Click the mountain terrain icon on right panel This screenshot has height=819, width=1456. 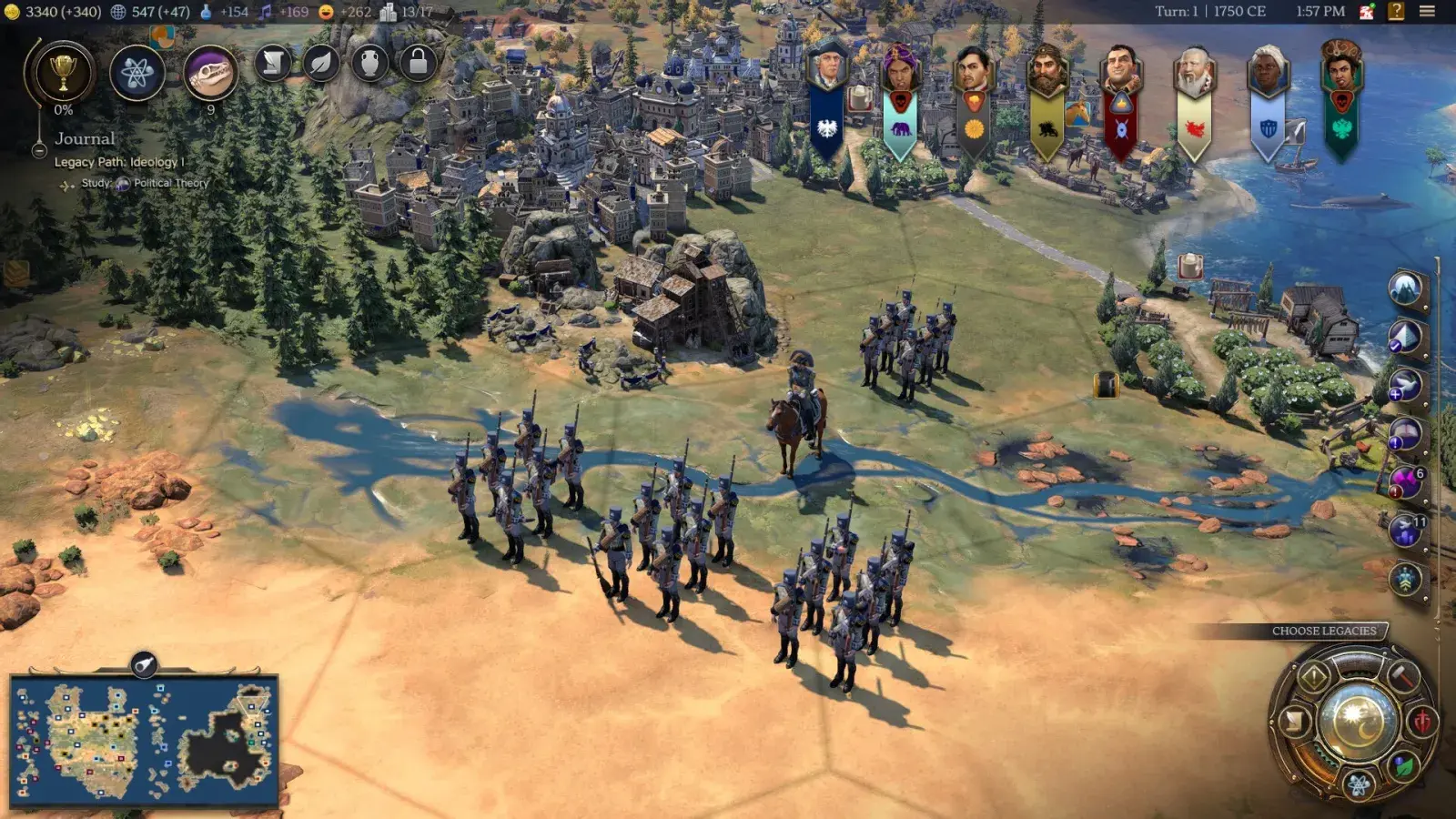pos(1404,289)
